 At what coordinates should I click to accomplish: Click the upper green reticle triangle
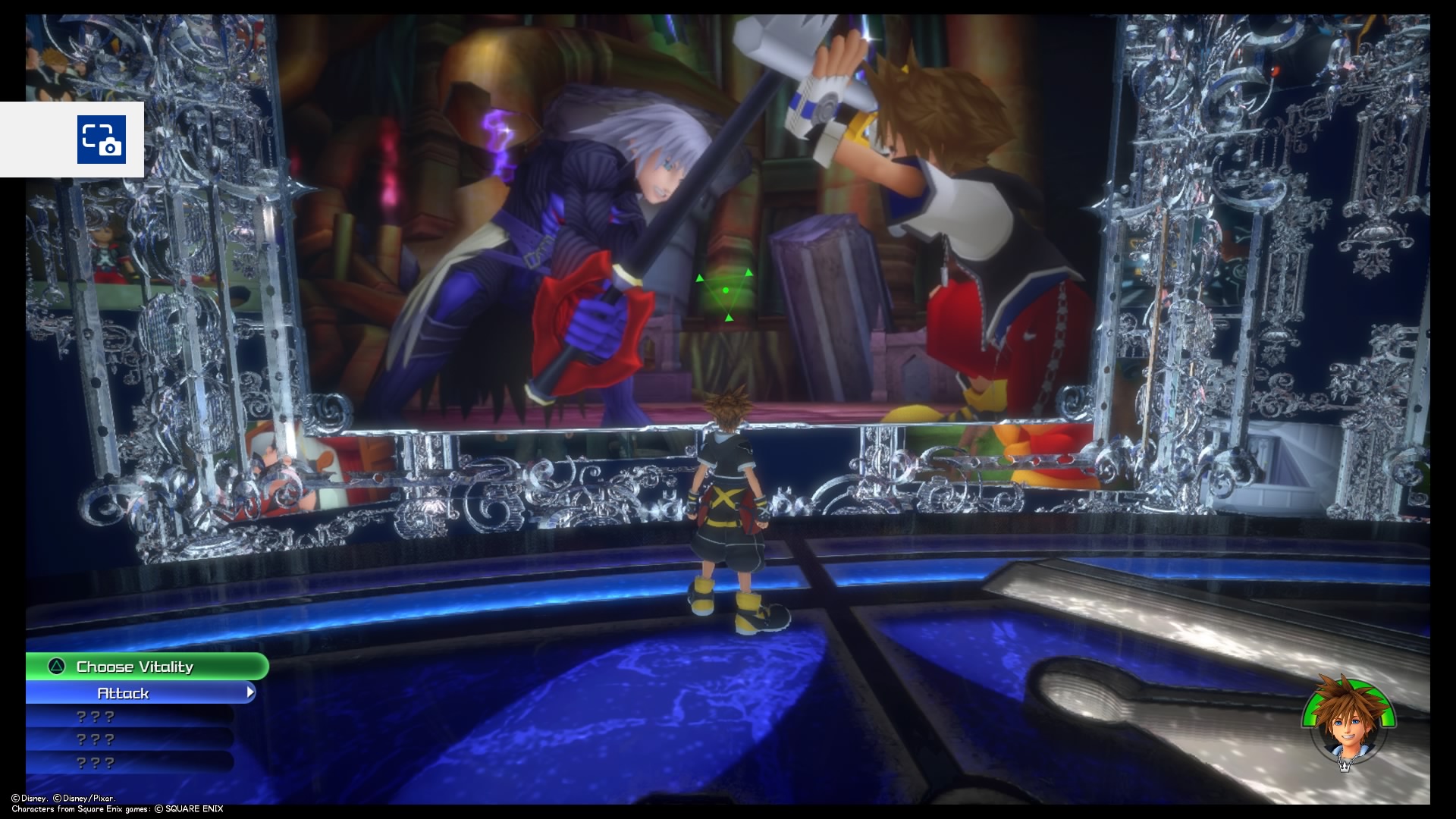[748, 273]
